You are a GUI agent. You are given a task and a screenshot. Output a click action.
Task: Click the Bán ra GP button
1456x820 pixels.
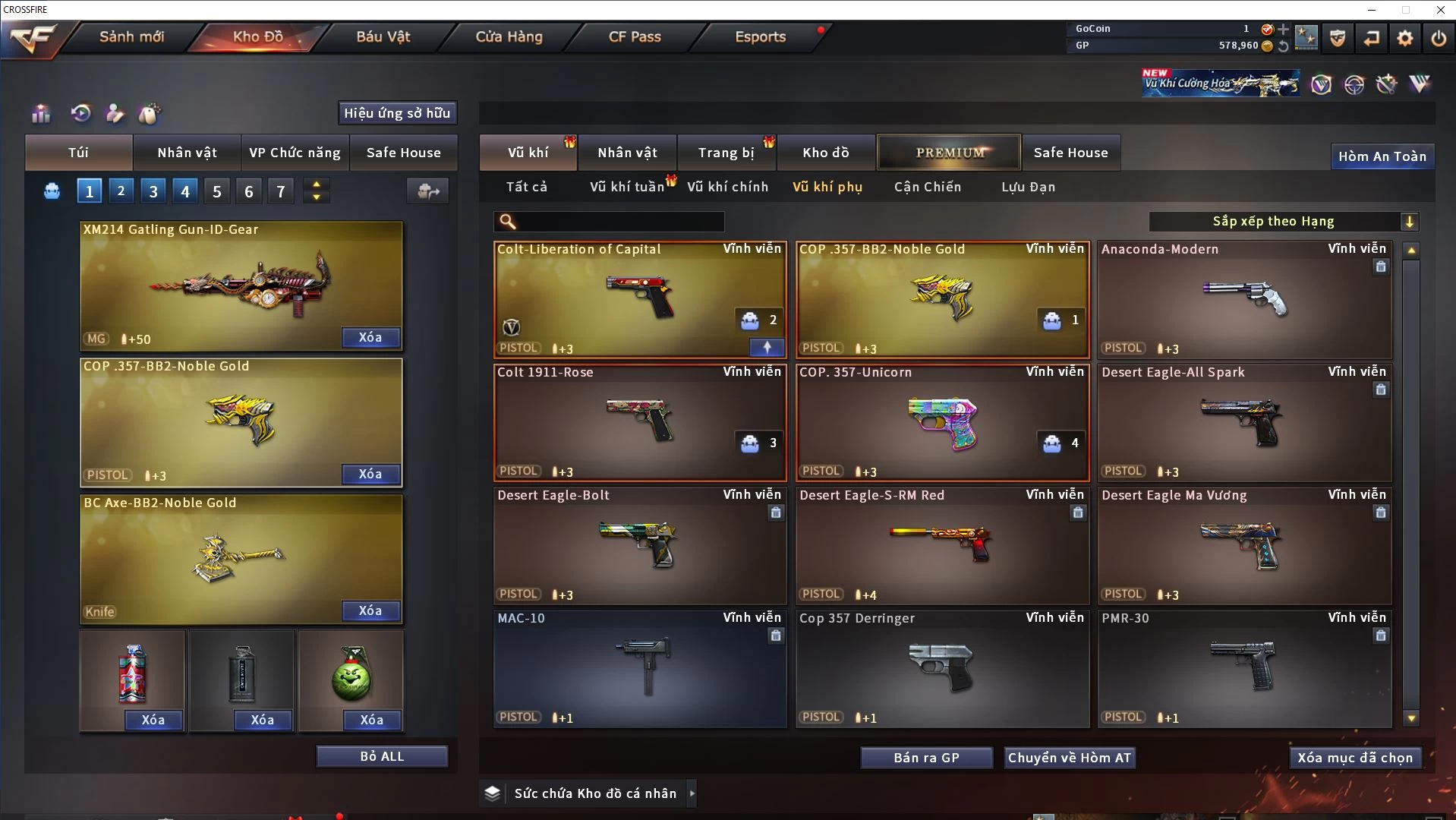(x=926, y=758)
